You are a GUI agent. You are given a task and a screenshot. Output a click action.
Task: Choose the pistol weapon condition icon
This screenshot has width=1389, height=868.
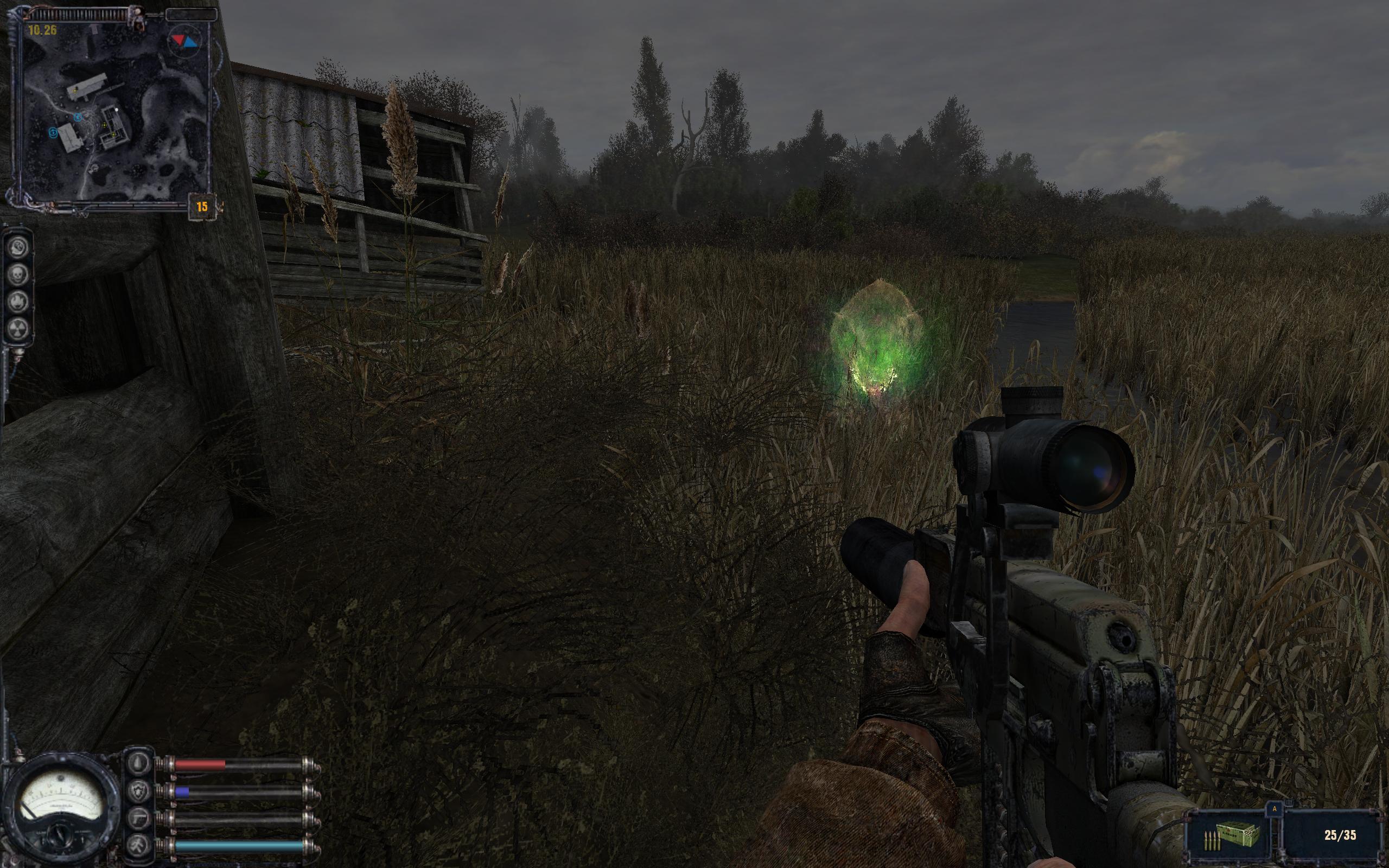pos(139,819)
